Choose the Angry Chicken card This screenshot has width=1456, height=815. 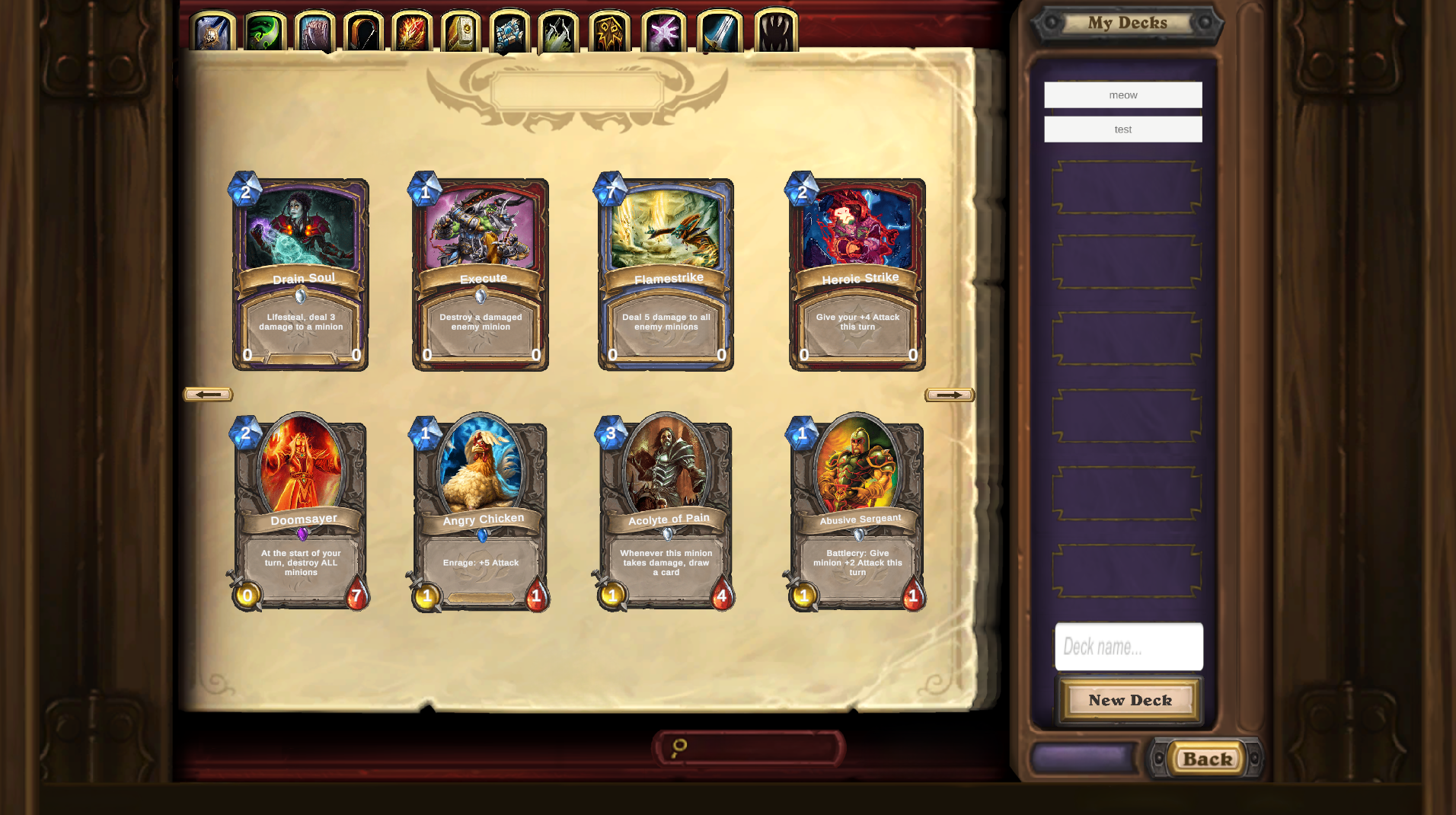483,510
